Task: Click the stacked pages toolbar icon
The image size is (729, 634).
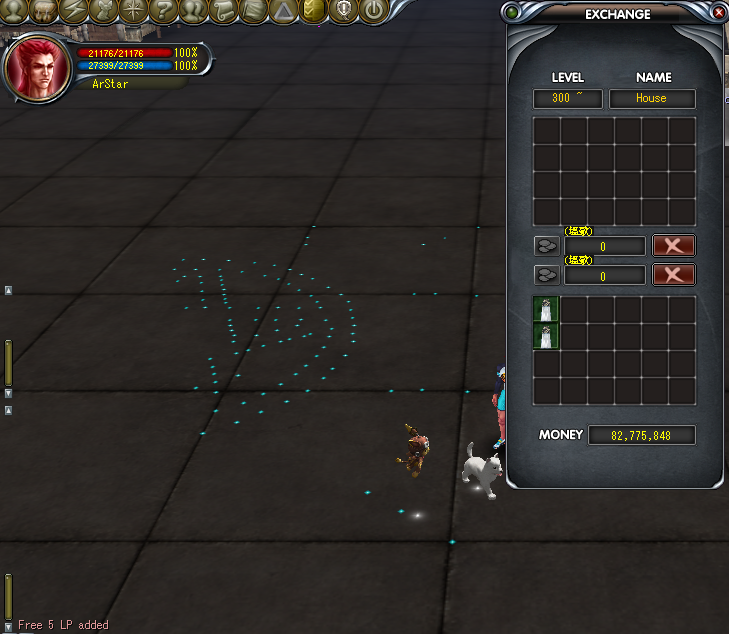Action: point(254,11)
